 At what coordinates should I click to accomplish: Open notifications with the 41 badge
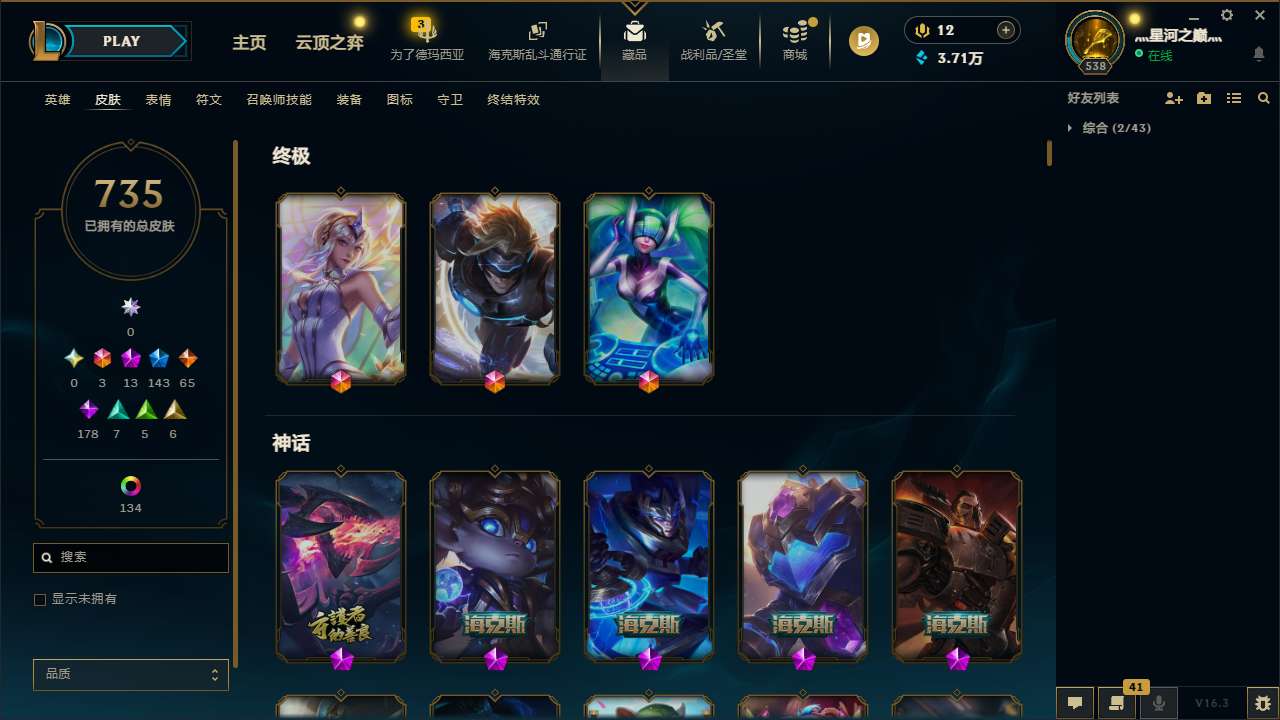pos(1116,703)
